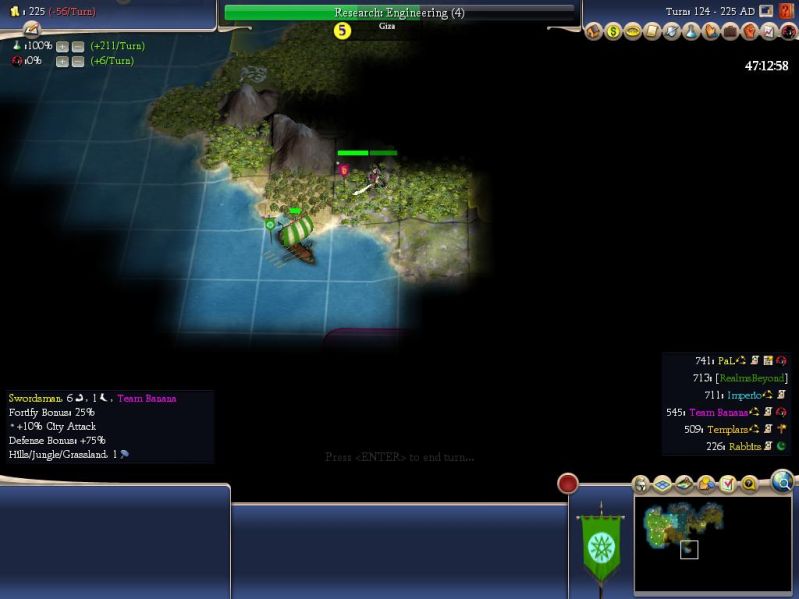799x599 pixels.
Task: Select the Giza city name label
Action: 387,27
